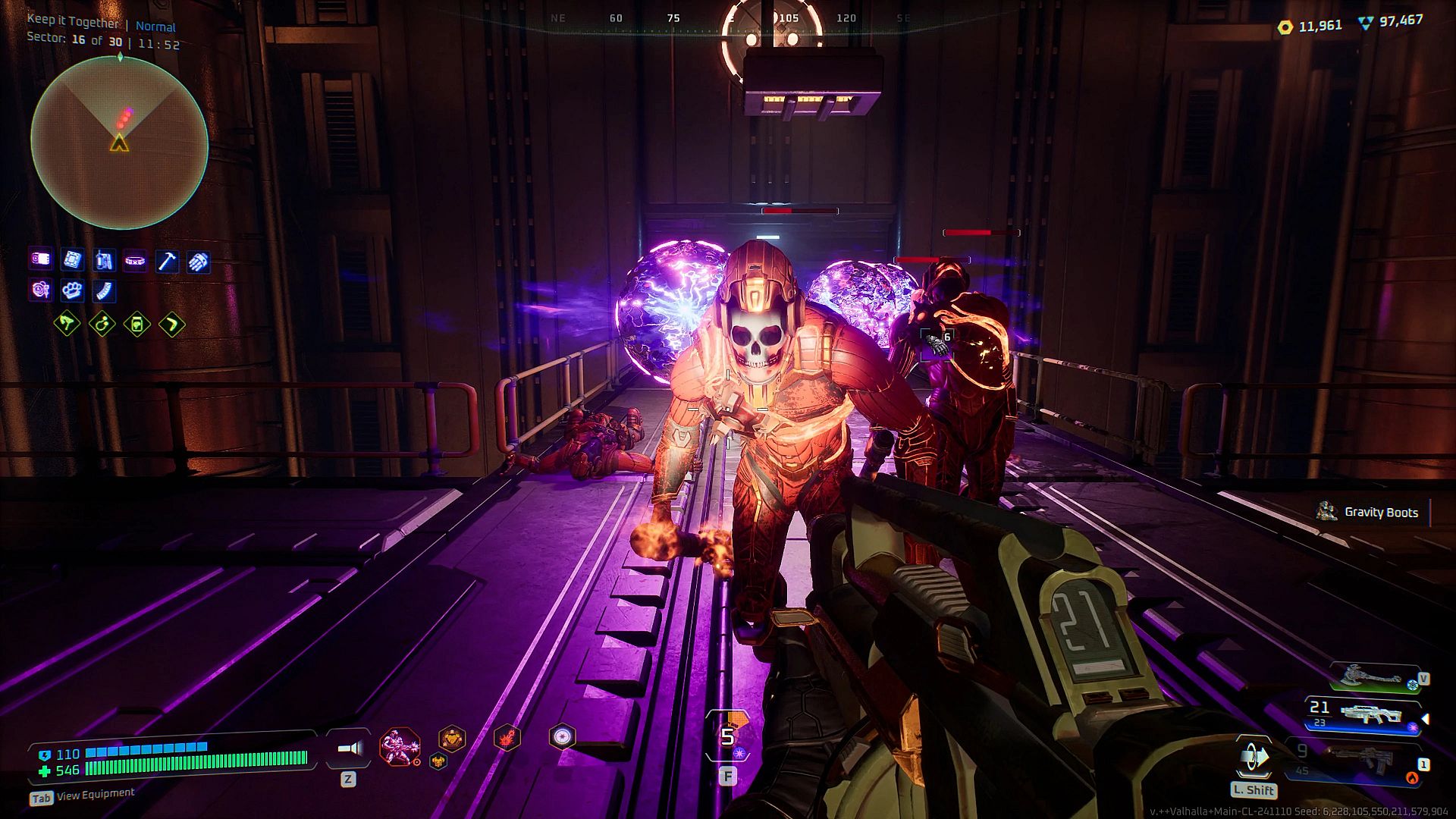Click the circular minimap radar
This screenshot has width=1456, height=819.
pyautogui.click(x=119, y=143)
